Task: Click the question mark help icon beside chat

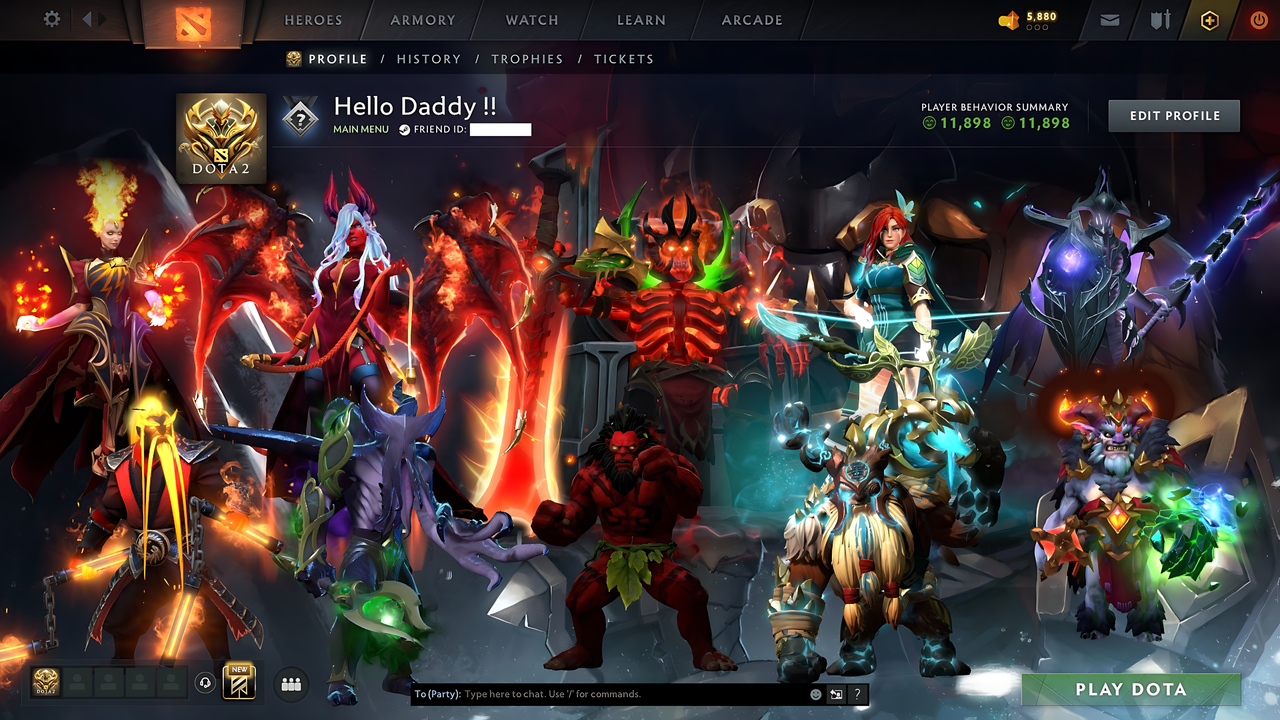Action: [x=857, y=694]
